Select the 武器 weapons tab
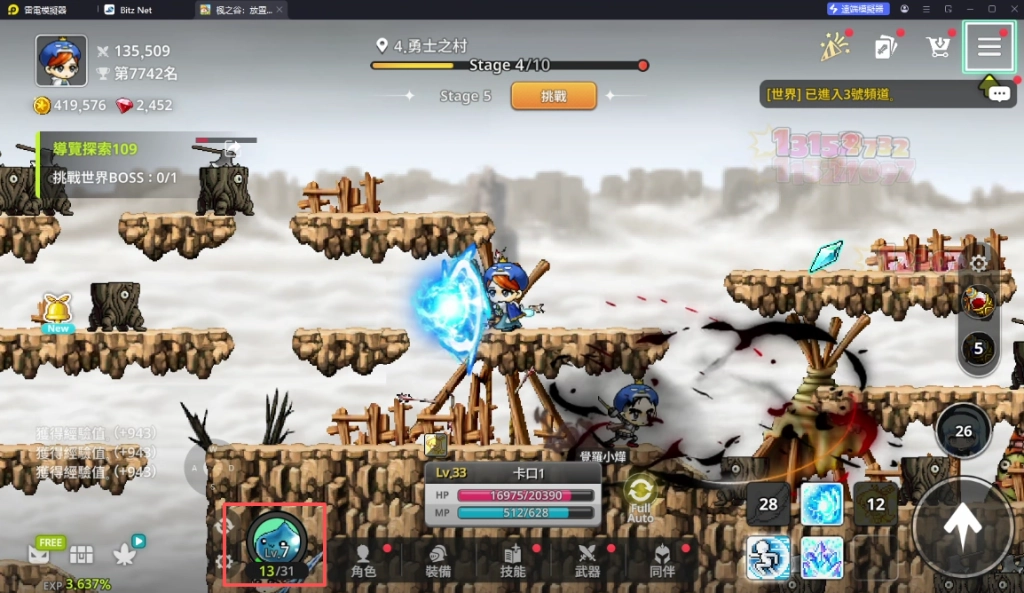This screenshot has width=1024, height=593. 588,561
